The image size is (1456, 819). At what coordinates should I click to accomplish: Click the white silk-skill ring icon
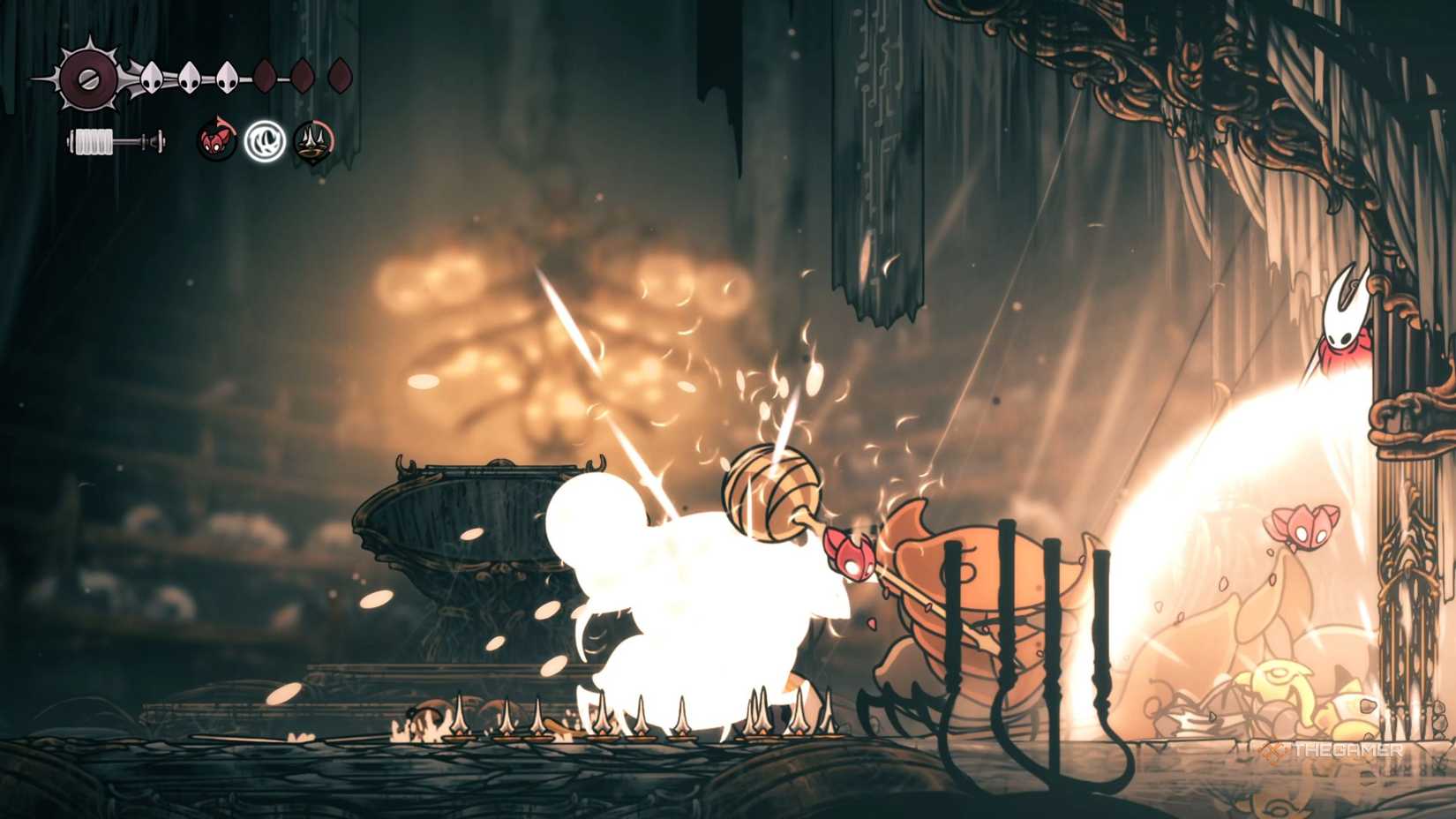(x=265, y=139)
